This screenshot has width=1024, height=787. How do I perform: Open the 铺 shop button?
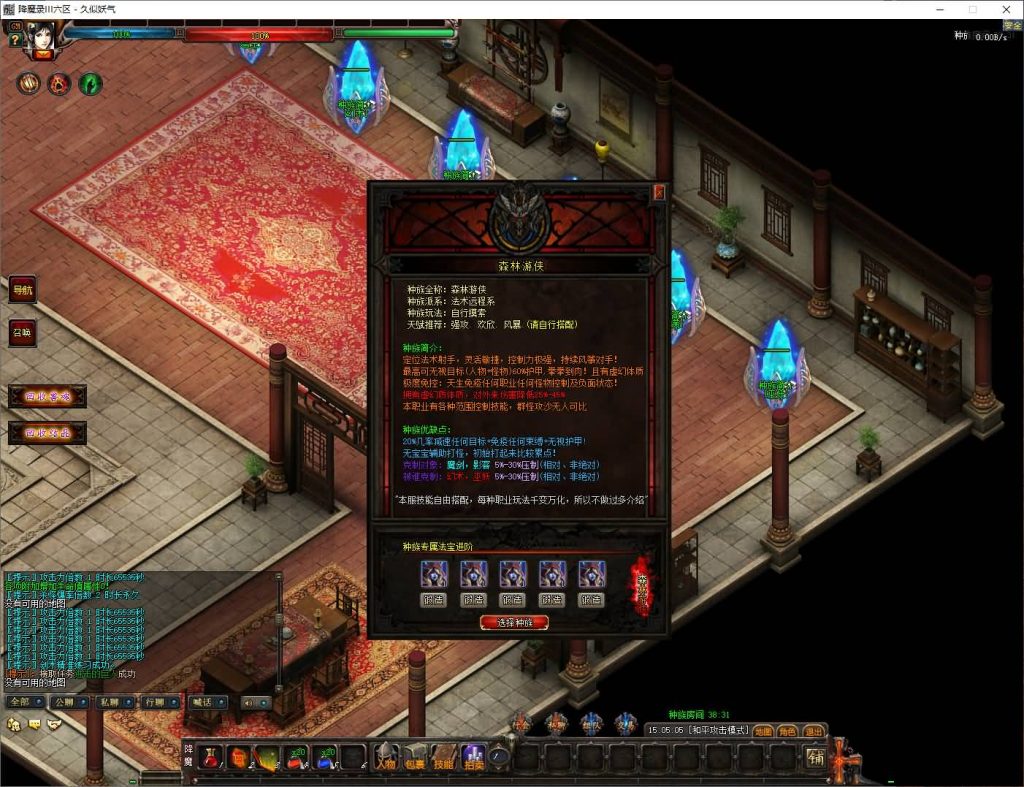pyautogui.click(x=816, y=757)
